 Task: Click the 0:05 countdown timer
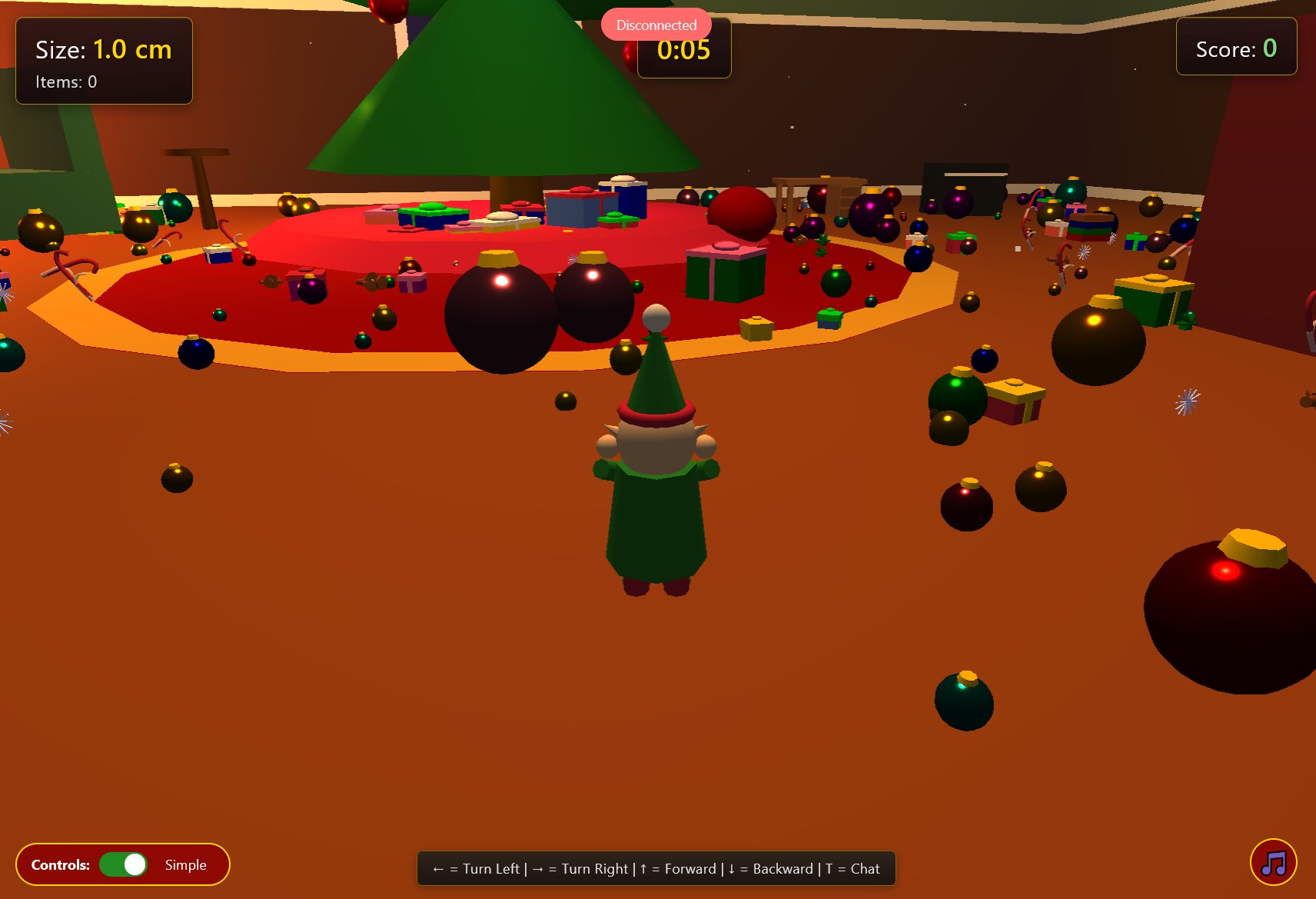tap(683, 49)
